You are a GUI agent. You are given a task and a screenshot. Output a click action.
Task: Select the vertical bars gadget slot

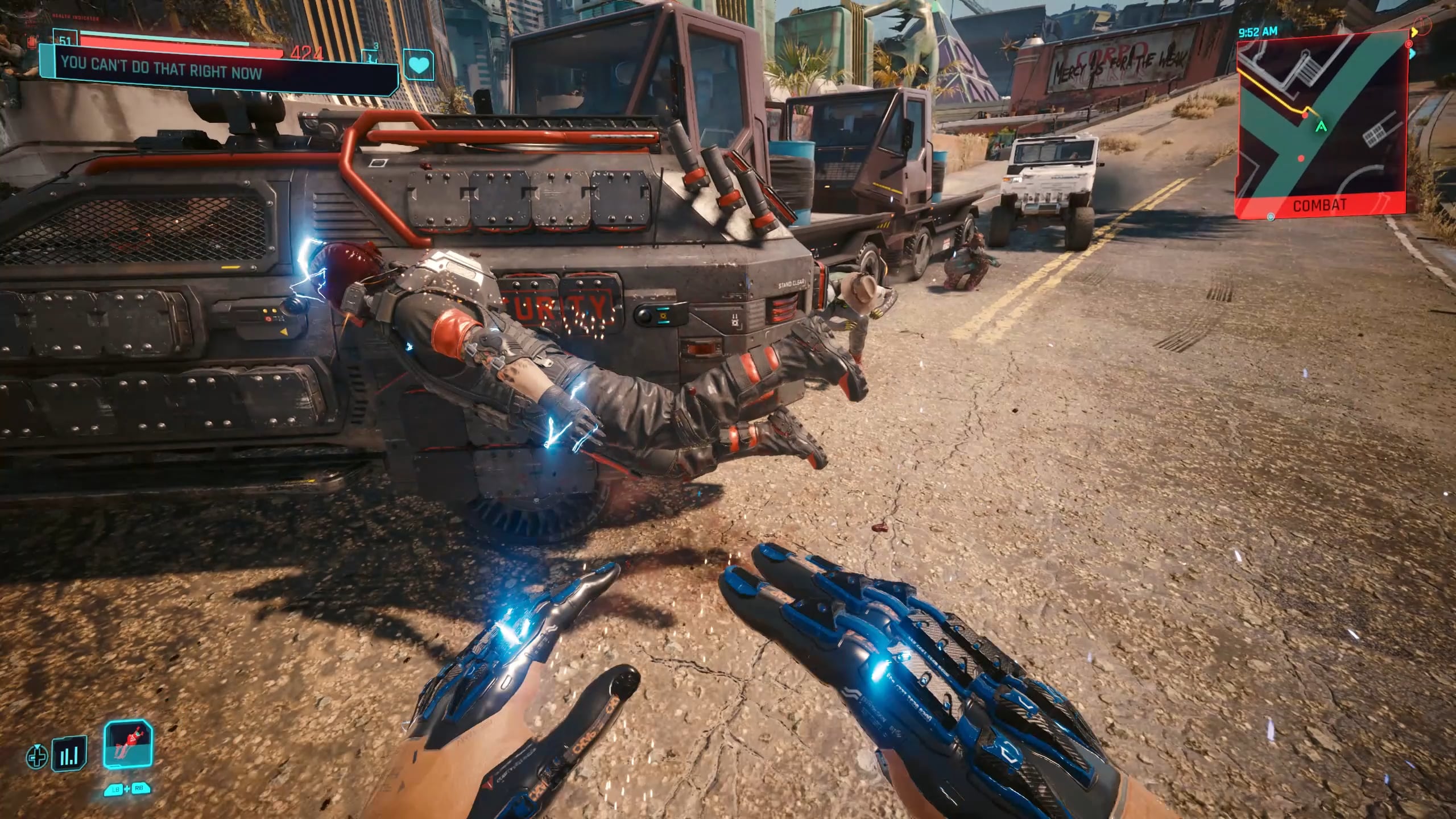(69, 754)
